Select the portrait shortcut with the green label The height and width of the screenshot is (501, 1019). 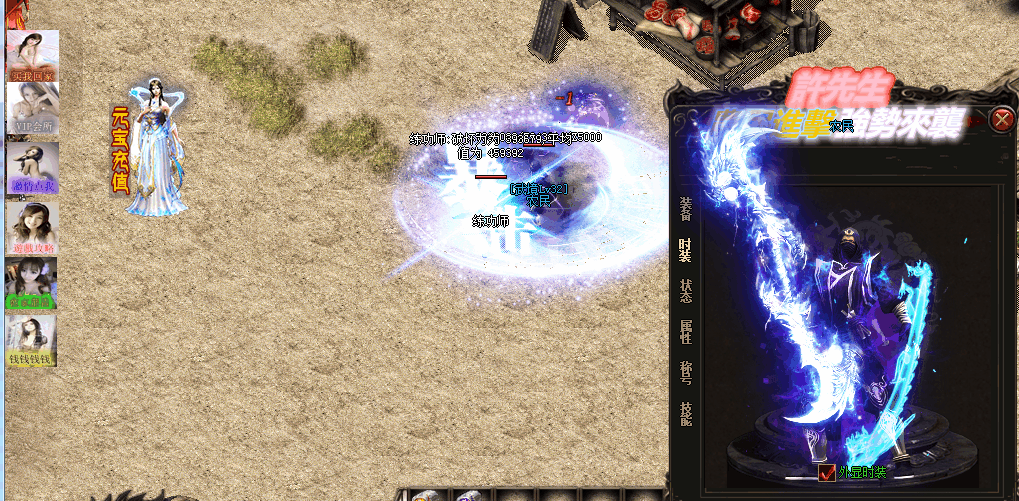coord(32,284)
